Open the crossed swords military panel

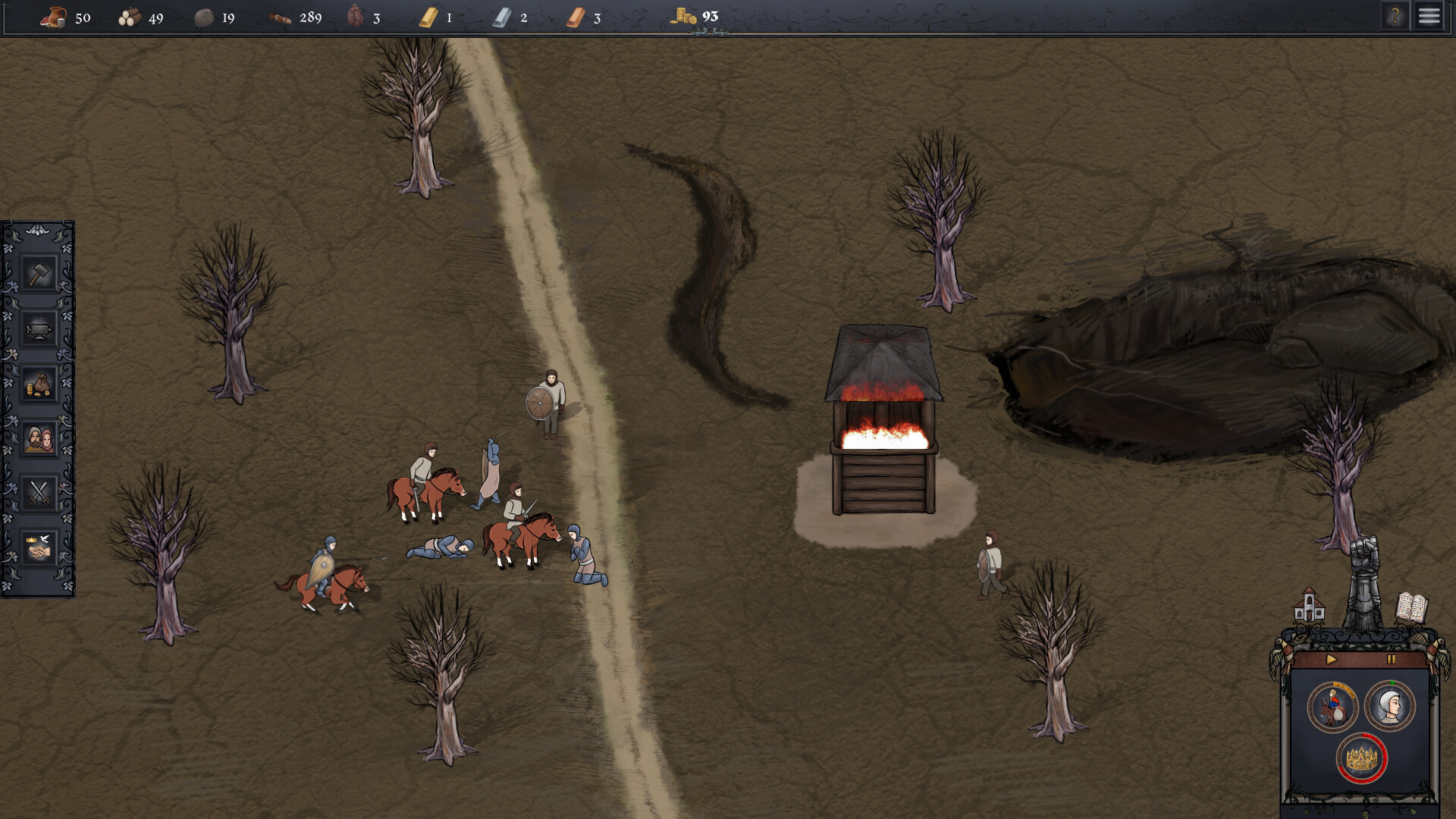39,494
